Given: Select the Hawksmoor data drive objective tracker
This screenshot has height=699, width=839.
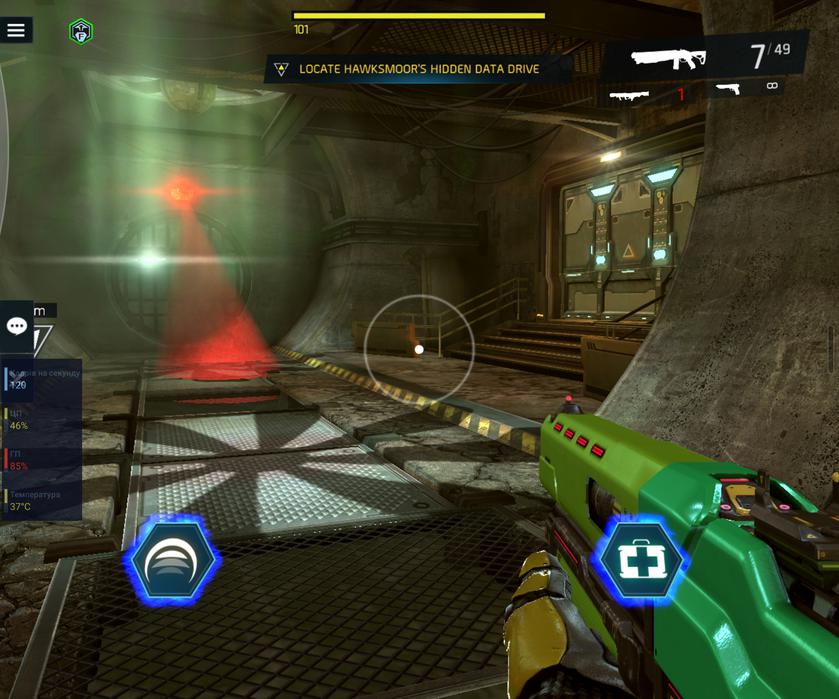Looking at the screenshot, I should [417, 69].
